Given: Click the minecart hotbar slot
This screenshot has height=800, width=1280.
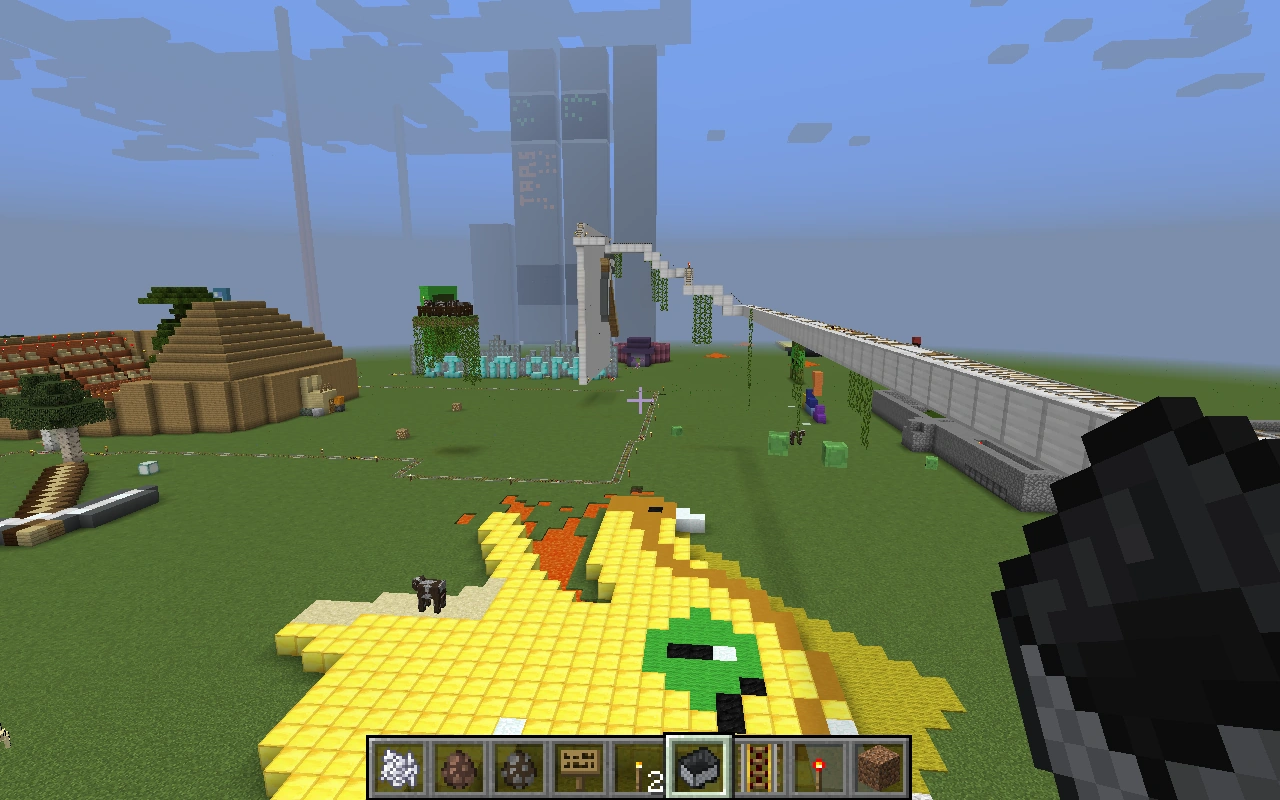Looking at the screenshot, I should pyautogui.click(x=699, y=768).
